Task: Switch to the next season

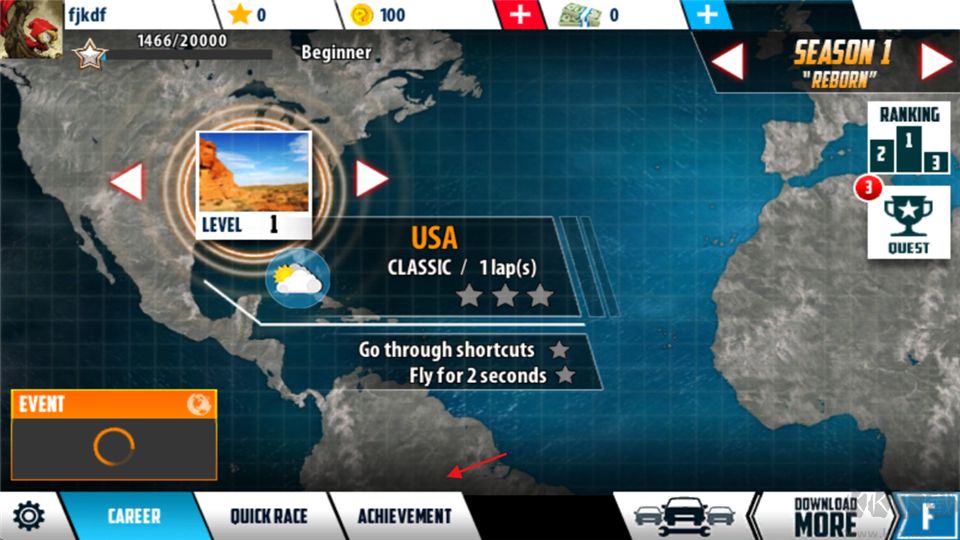Action: pyautogui.click(x=936, y=62)
